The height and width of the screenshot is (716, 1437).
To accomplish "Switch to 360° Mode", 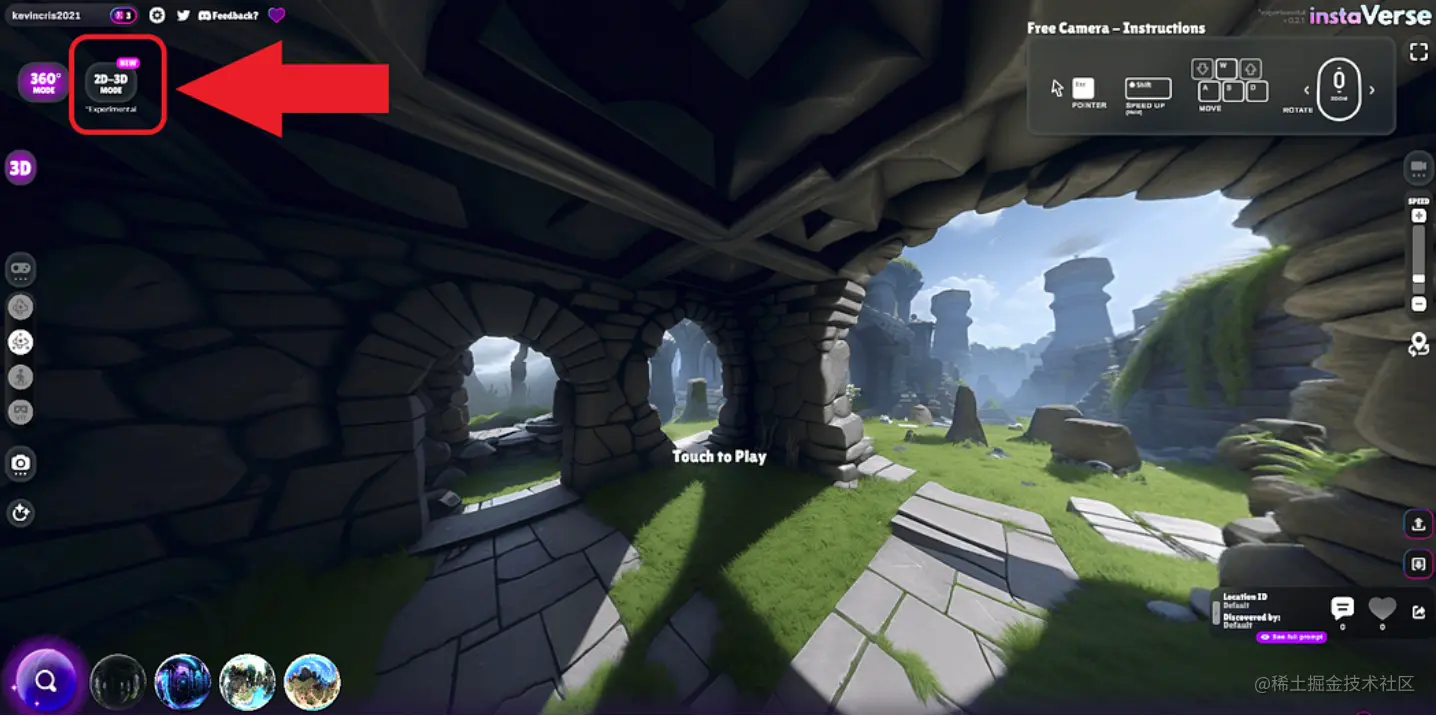I will point(44,82).
